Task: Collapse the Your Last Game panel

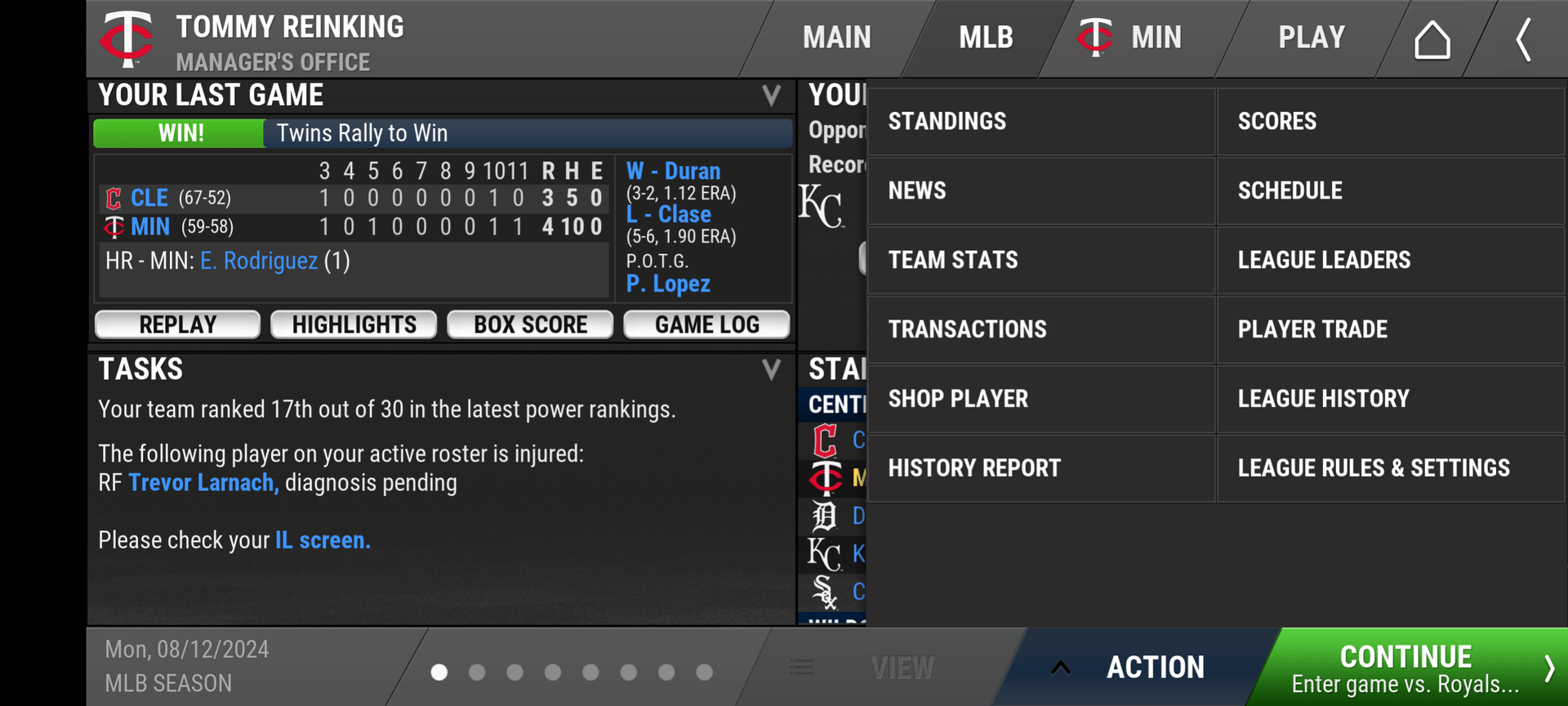Action: (x=771, y=96)
